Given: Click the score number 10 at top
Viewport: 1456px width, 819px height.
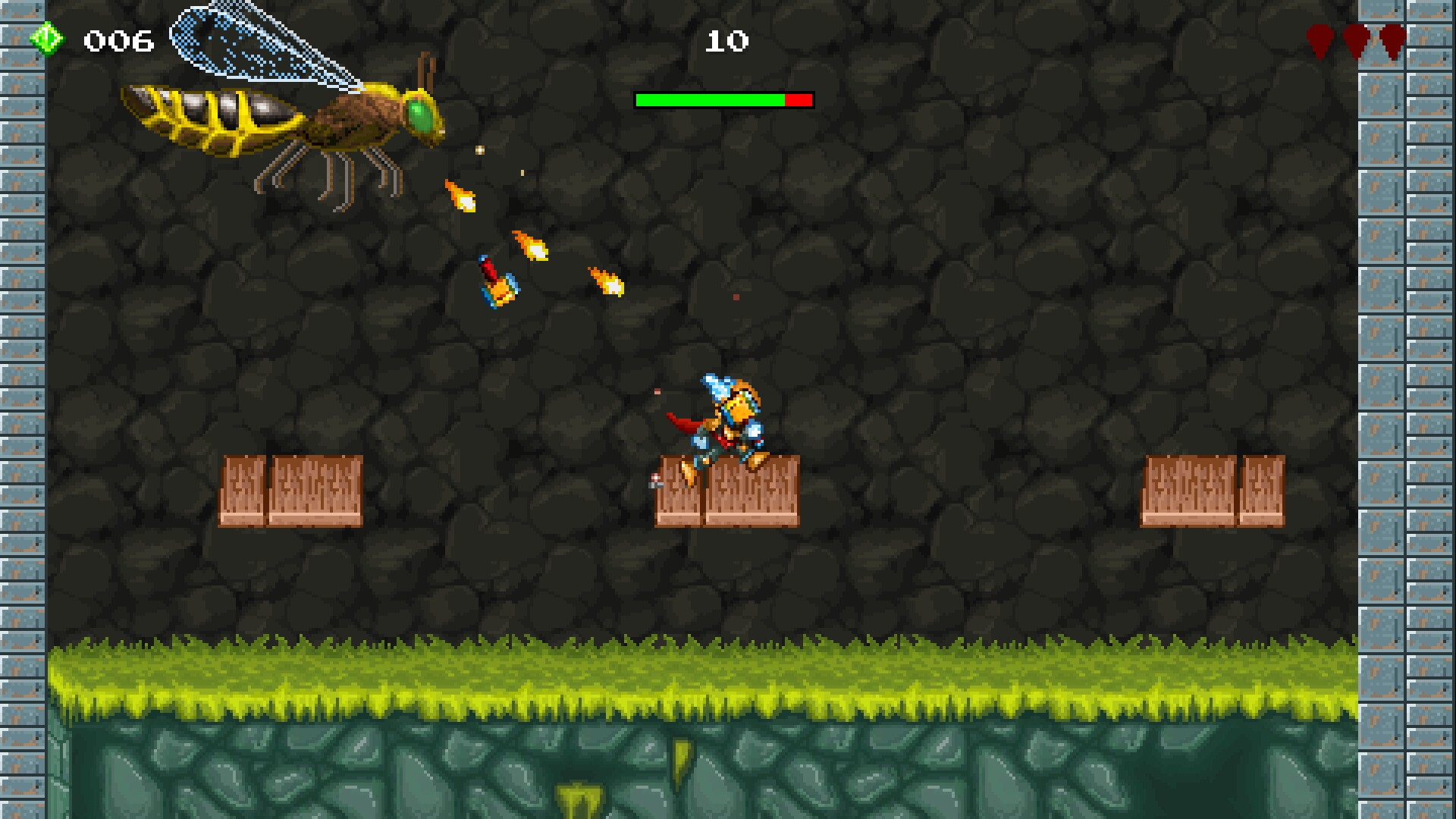Looking at the screenshot, I should pyautogui.click(x=726, y=42).
